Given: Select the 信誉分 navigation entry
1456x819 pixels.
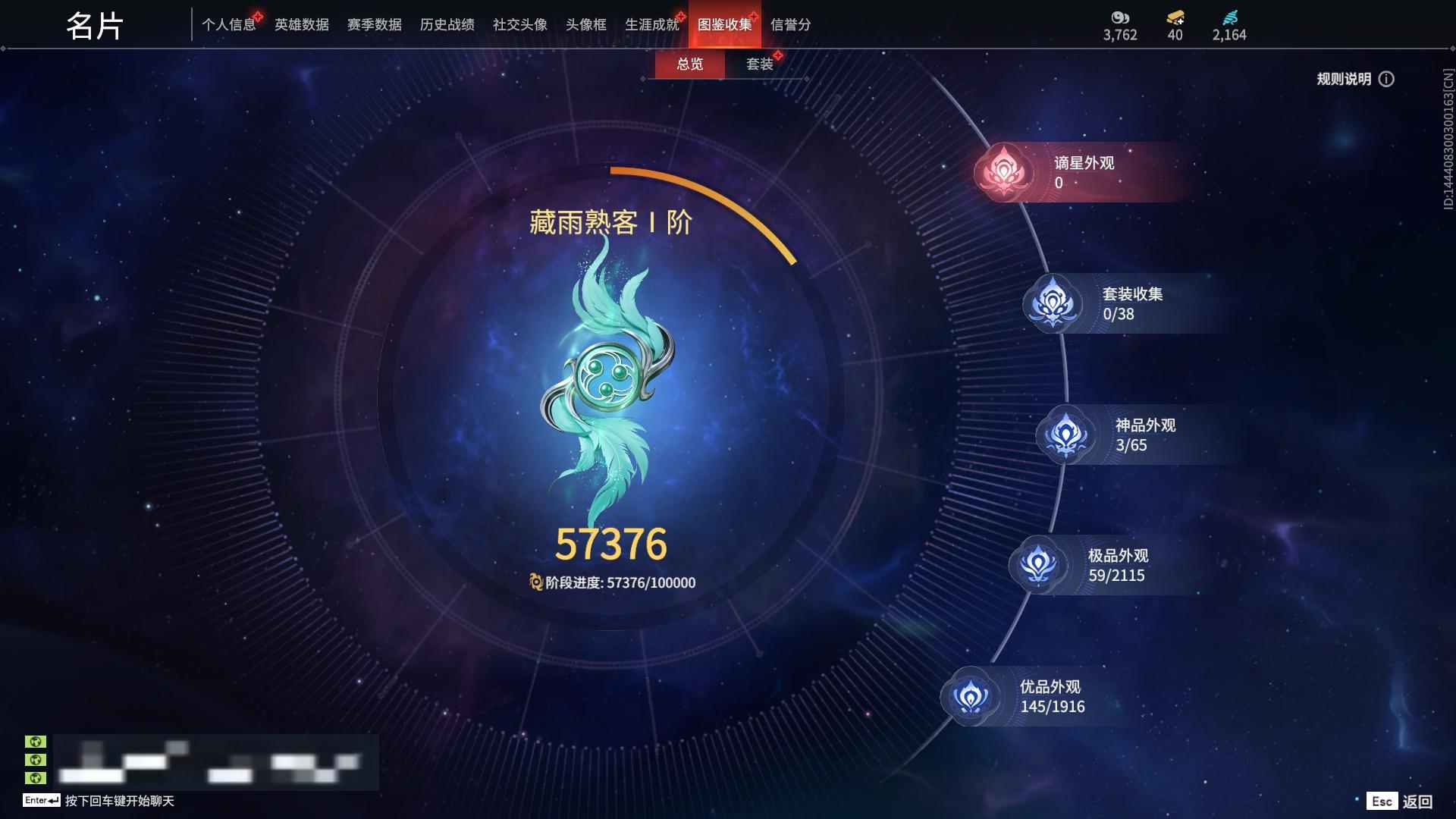Looking at the screenshot, I should tap(791, 24).
